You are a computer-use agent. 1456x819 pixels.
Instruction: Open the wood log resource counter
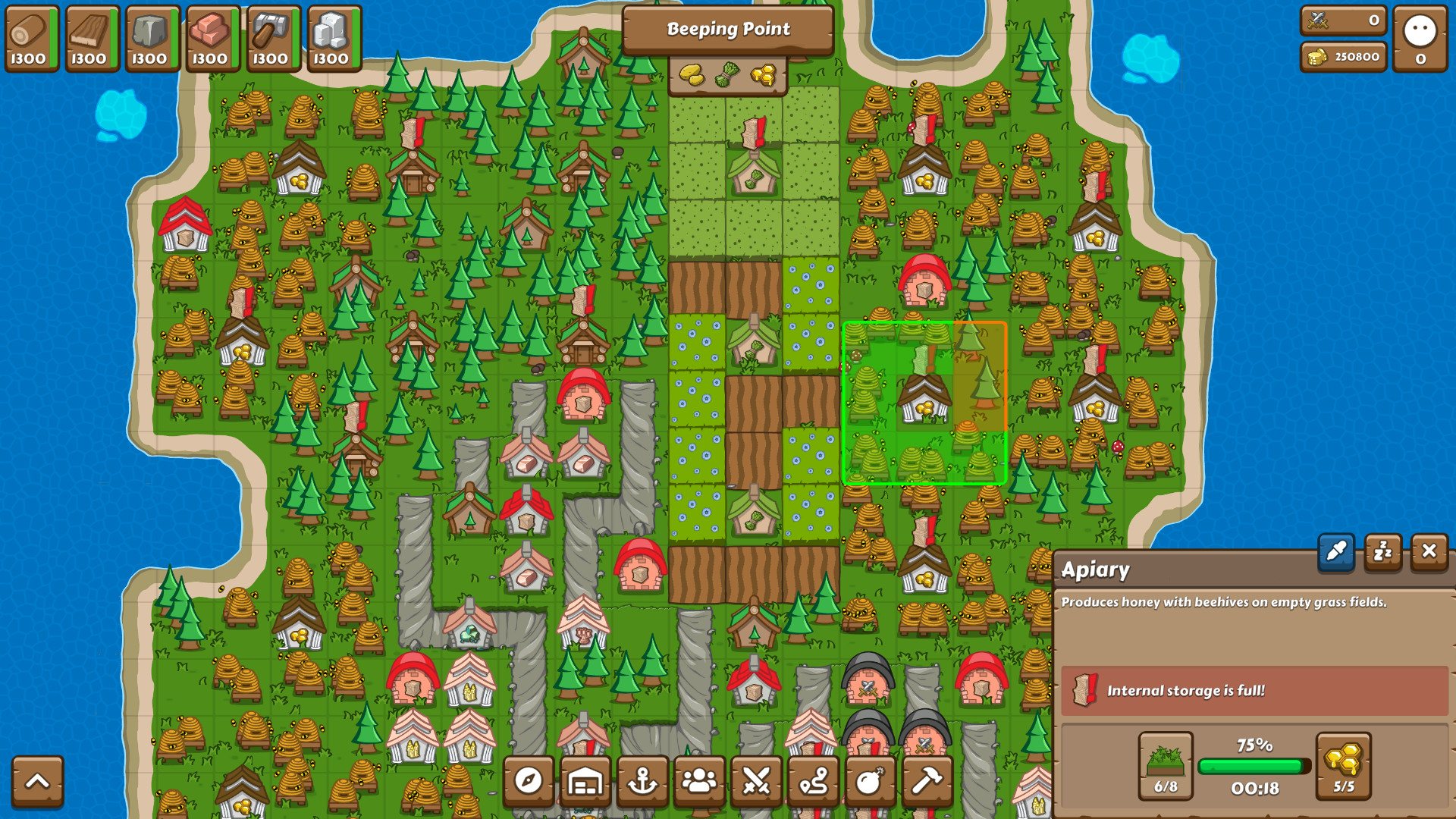[30, 38]
